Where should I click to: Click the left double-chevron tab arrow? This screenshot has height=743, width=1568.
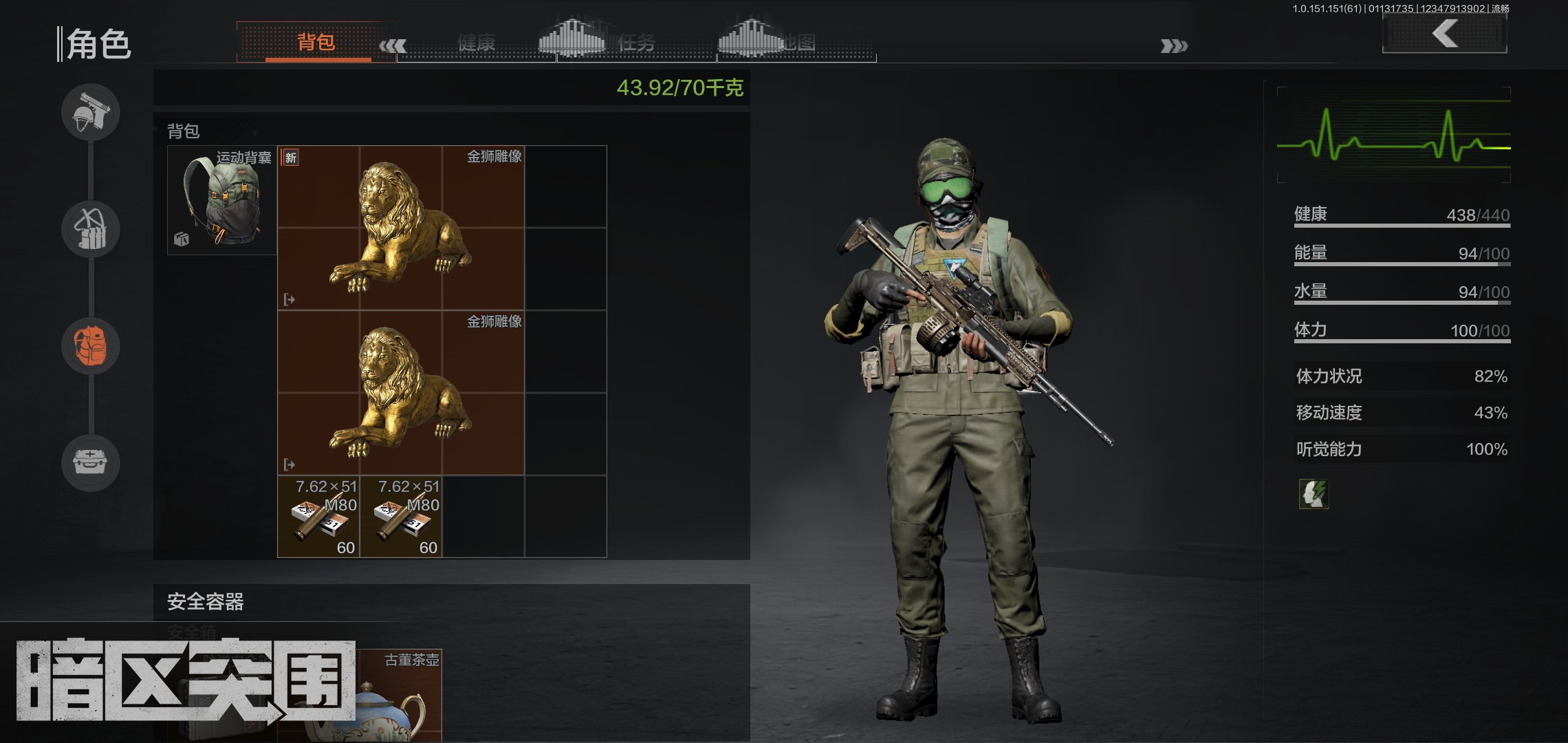click(x=393, y=46)
